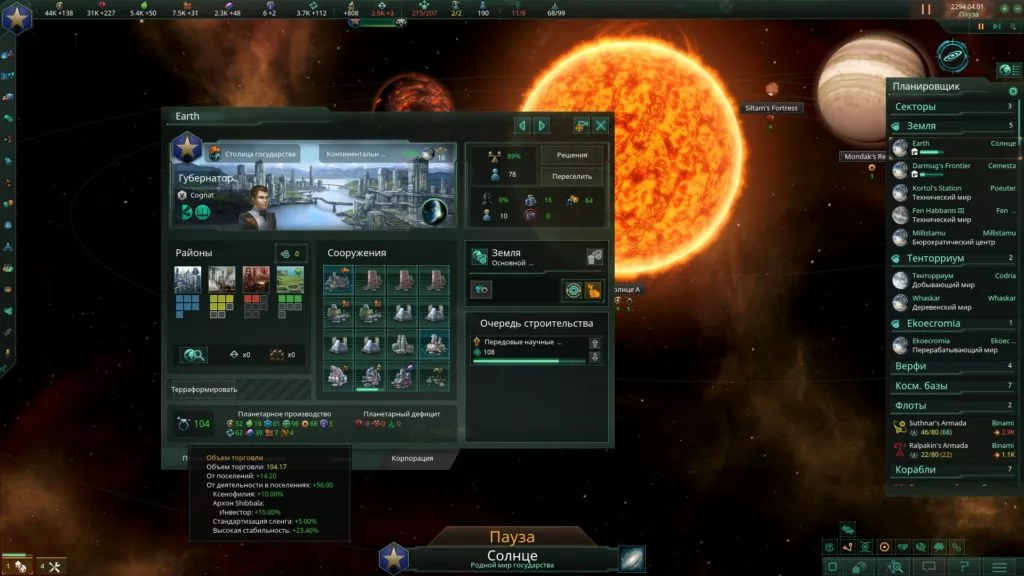Select the green agriculture district thumbnail

290,279
